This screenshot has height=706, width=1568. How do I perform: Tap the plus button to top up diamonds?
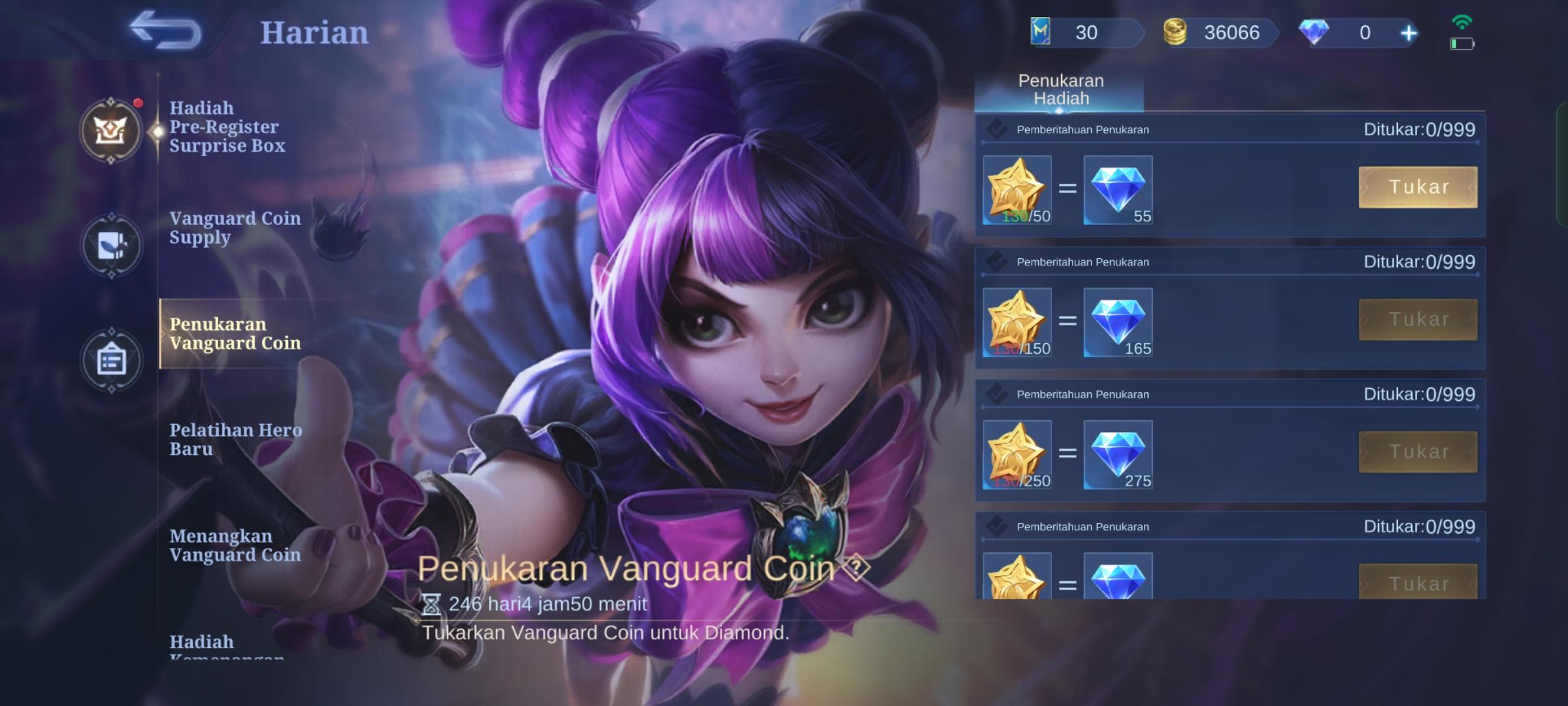[1409, 32]
